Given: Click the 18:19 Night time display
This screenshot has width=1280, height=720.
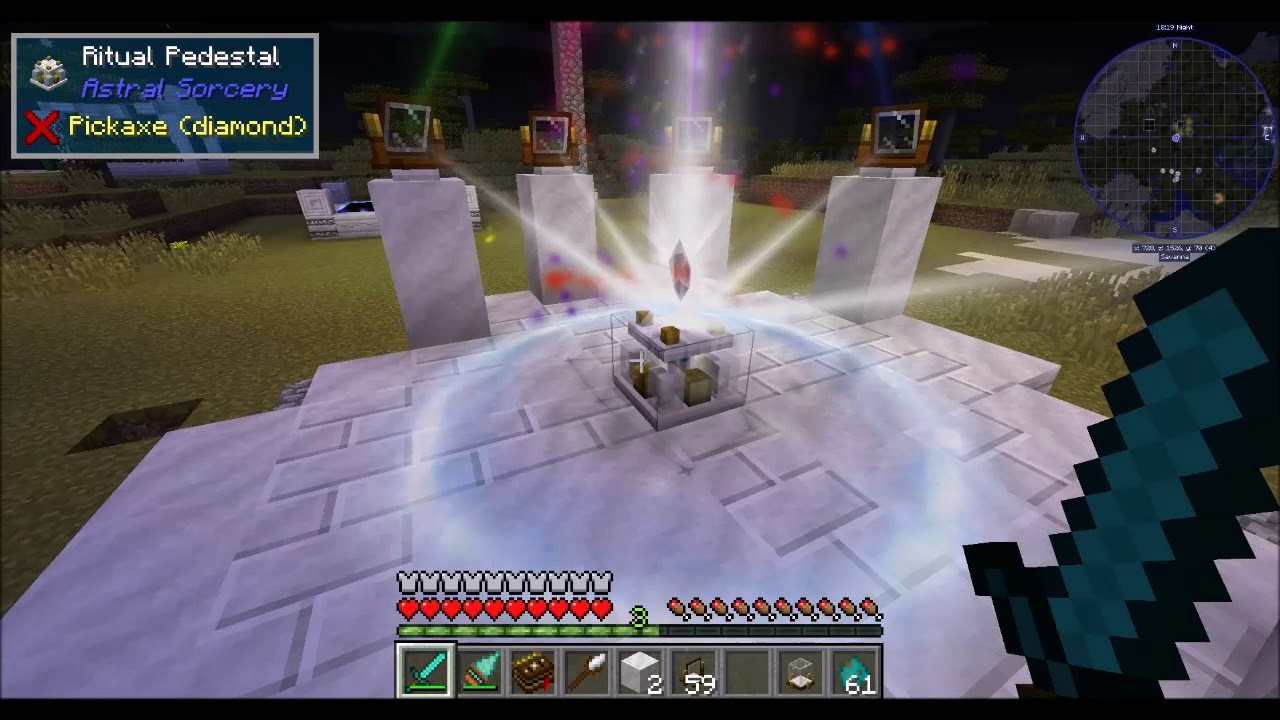Looking at the screenshot, I should (x=1175, y=27).
